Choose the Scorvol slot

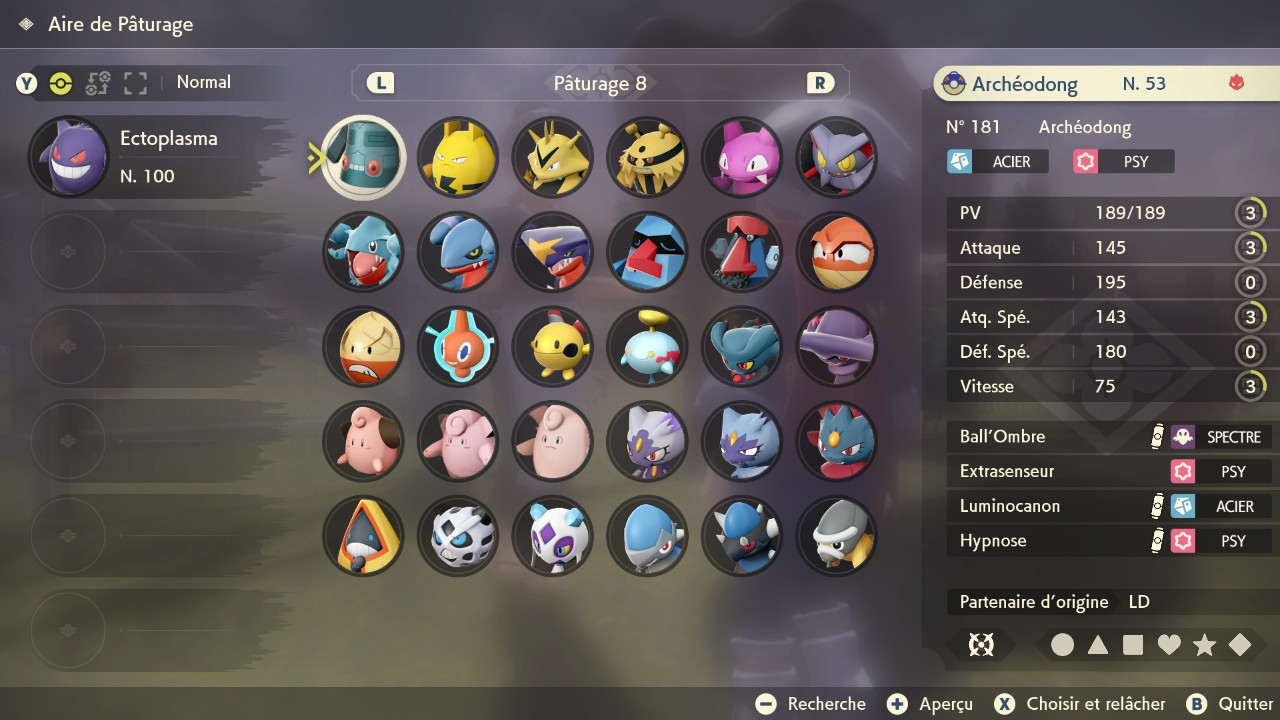(838, 157)
